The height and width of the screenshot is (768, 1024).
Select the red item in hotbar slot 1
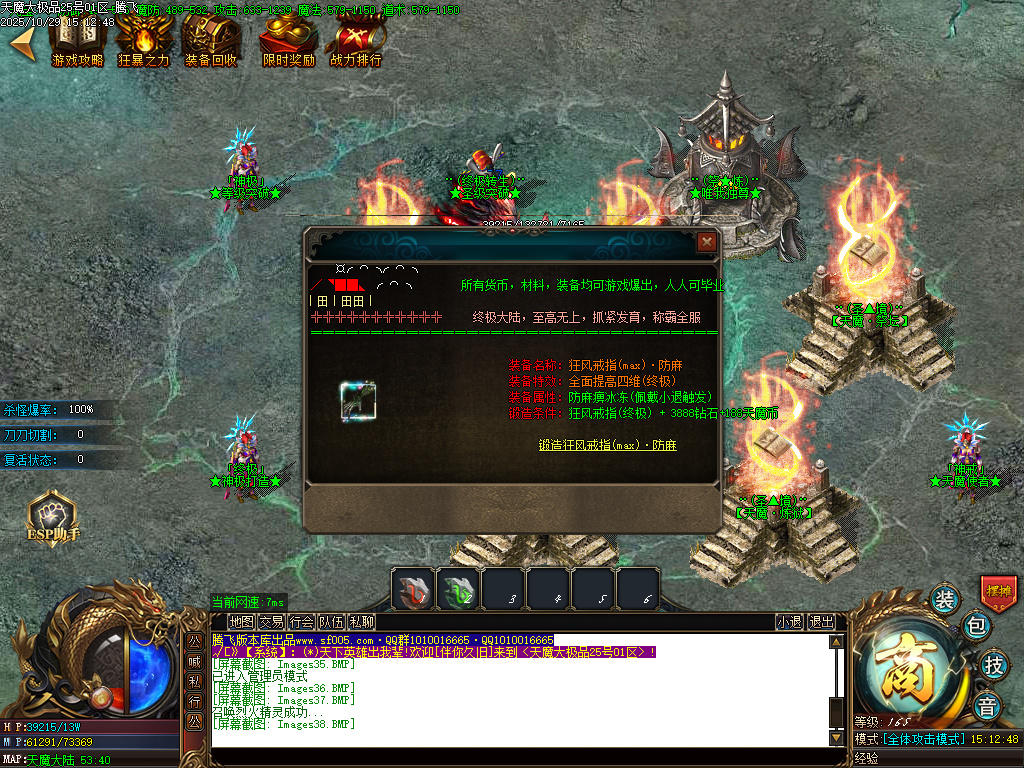(412, 589)
